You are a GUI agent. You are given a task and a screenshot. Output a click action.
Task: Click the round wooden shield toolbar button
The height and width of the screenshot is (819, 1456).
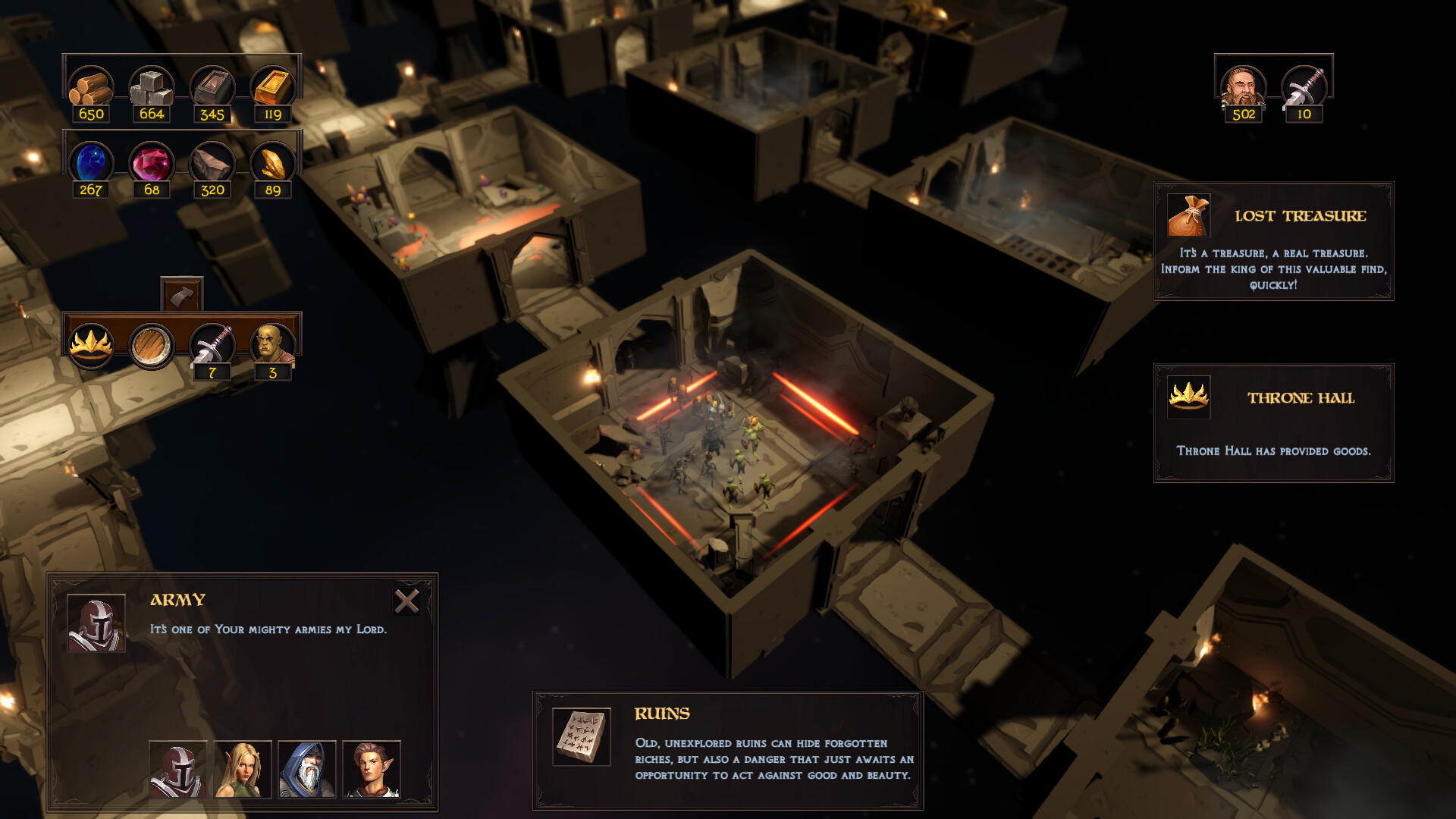click(x=152, y=345)
